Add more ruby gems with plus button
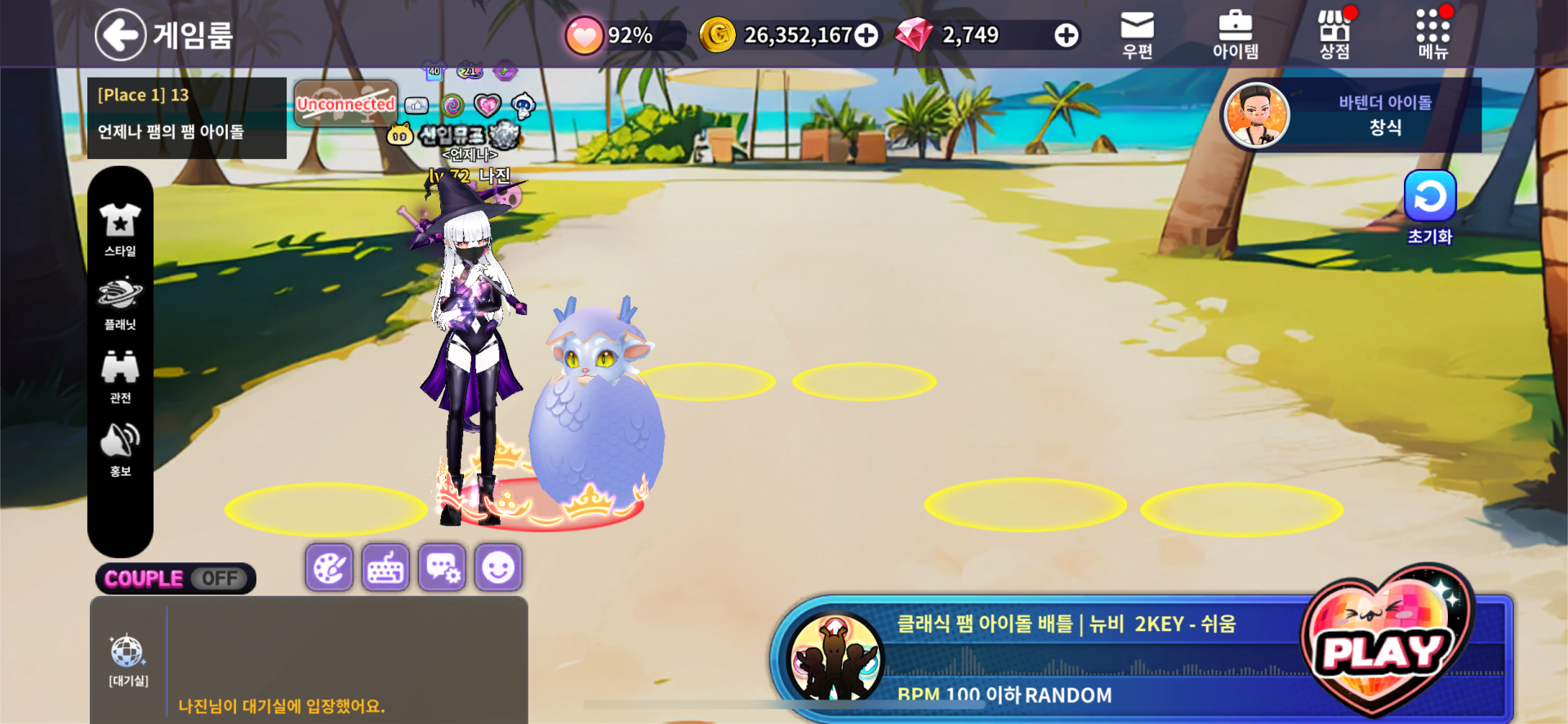This screenshot has width=1568, height=724. coord(1066,35)
